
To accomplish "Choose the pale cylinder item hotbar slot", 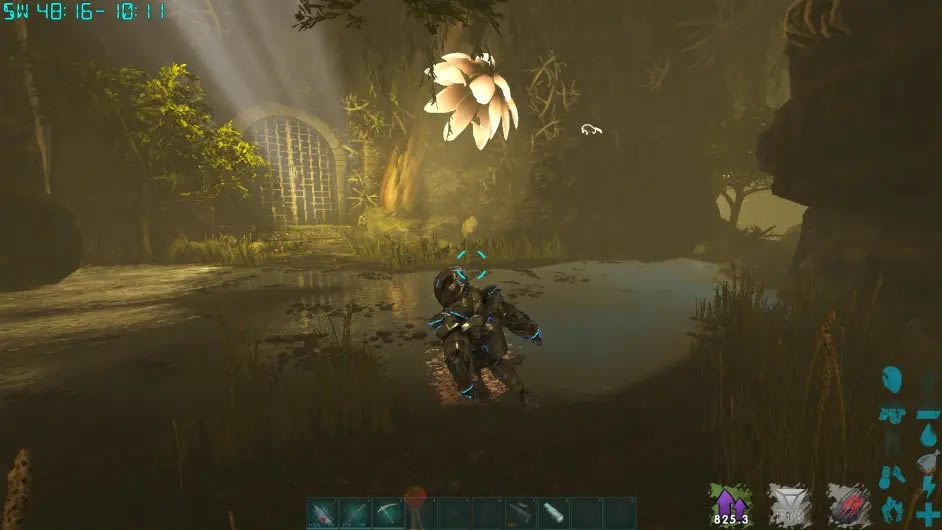I will click(x=554, y=513).
